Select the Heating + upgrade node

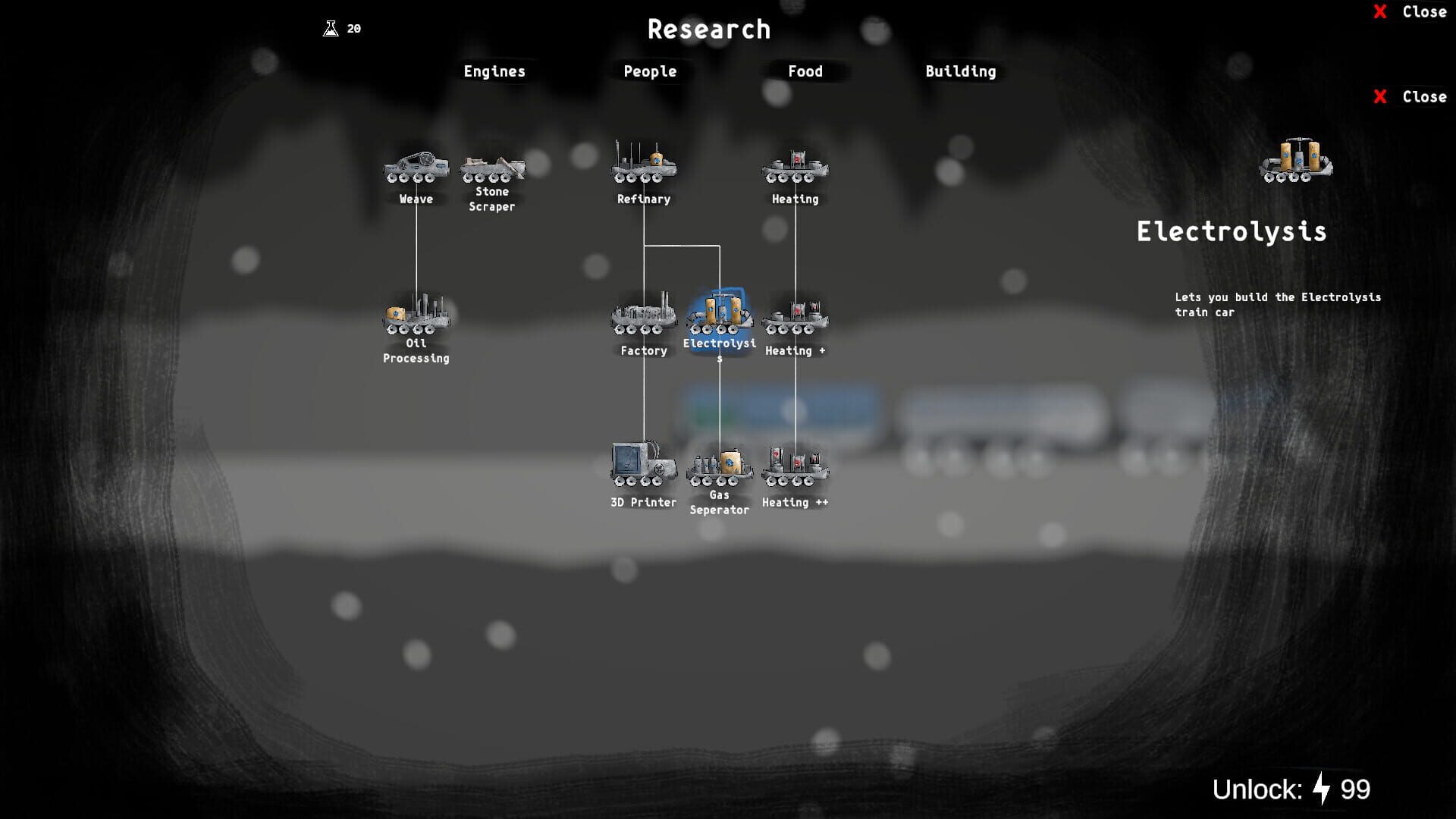[793, 320]
